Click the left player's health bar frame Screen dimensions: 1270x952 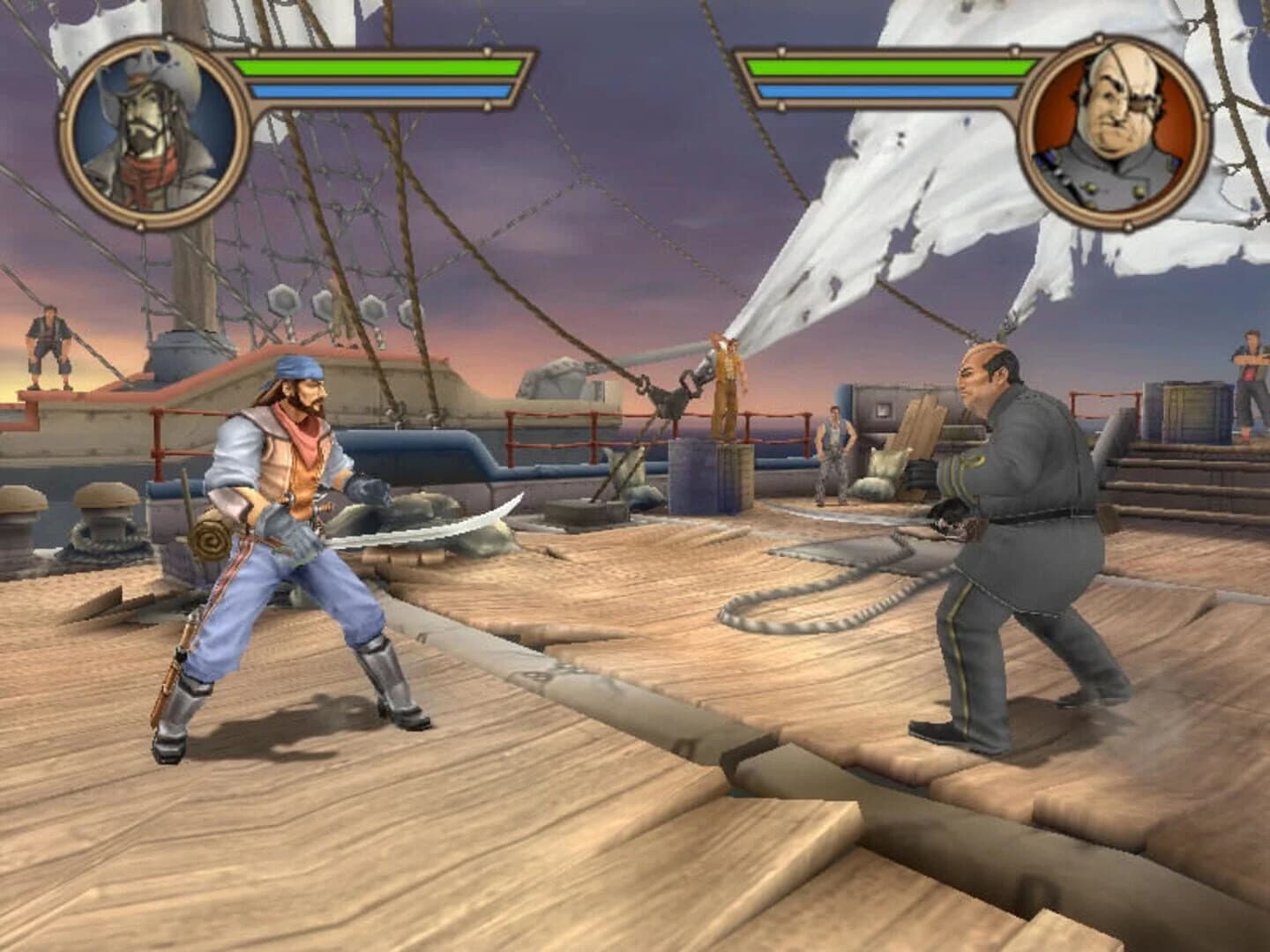point(379,79)
